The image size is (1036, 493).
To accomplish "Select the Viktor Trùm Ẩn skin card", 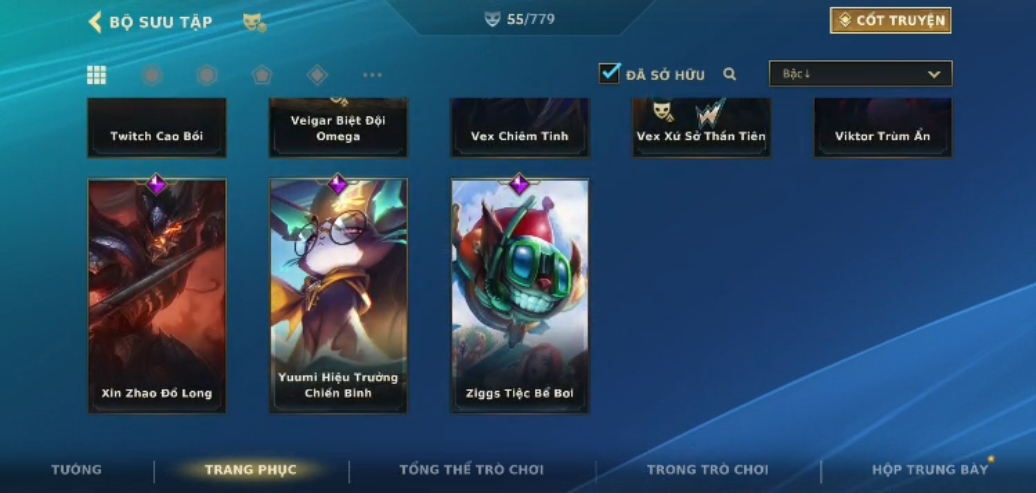I will pyautogui.click(x=882, y=128).
